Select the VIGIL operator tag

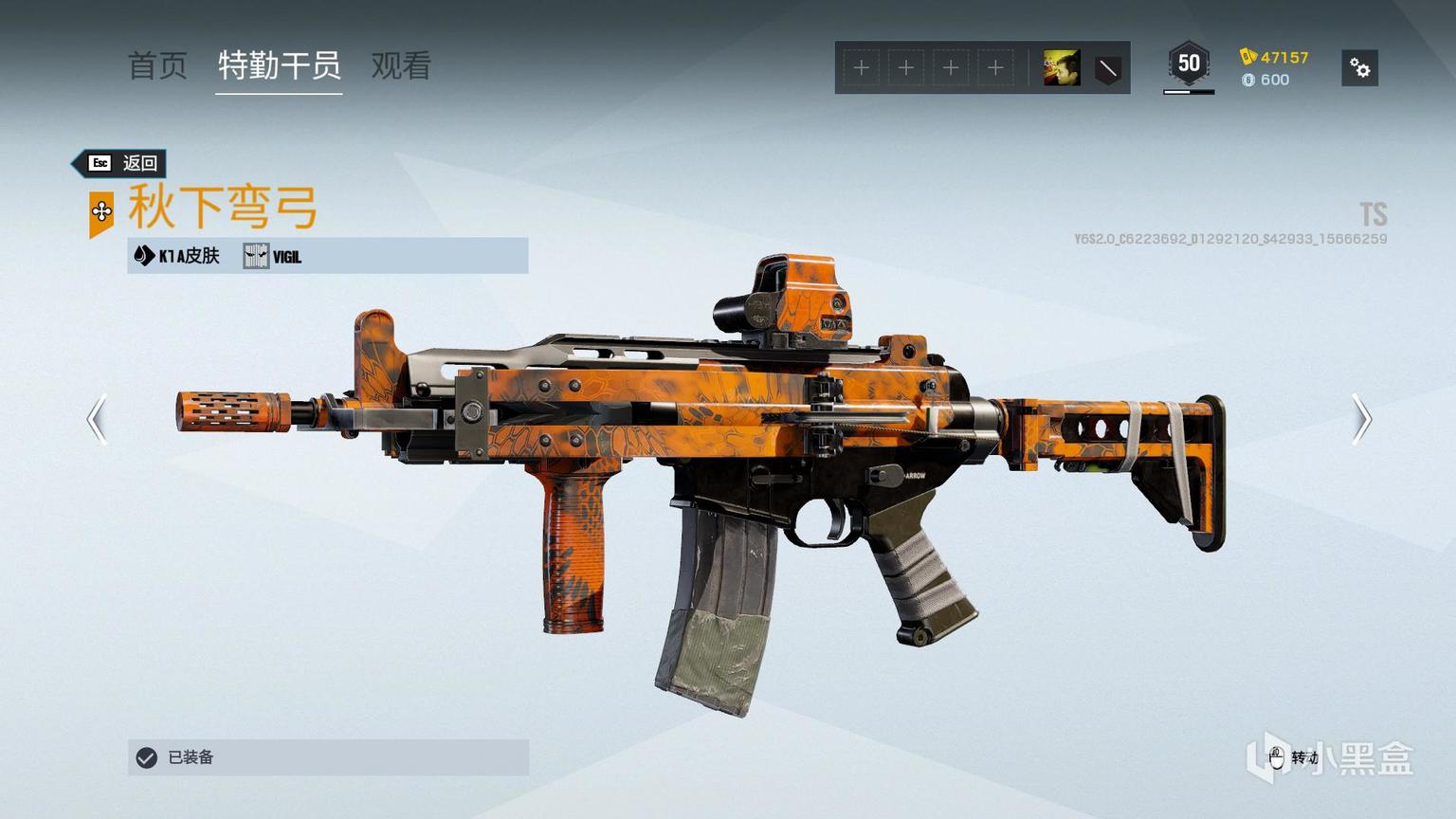[x=273, y=256]
